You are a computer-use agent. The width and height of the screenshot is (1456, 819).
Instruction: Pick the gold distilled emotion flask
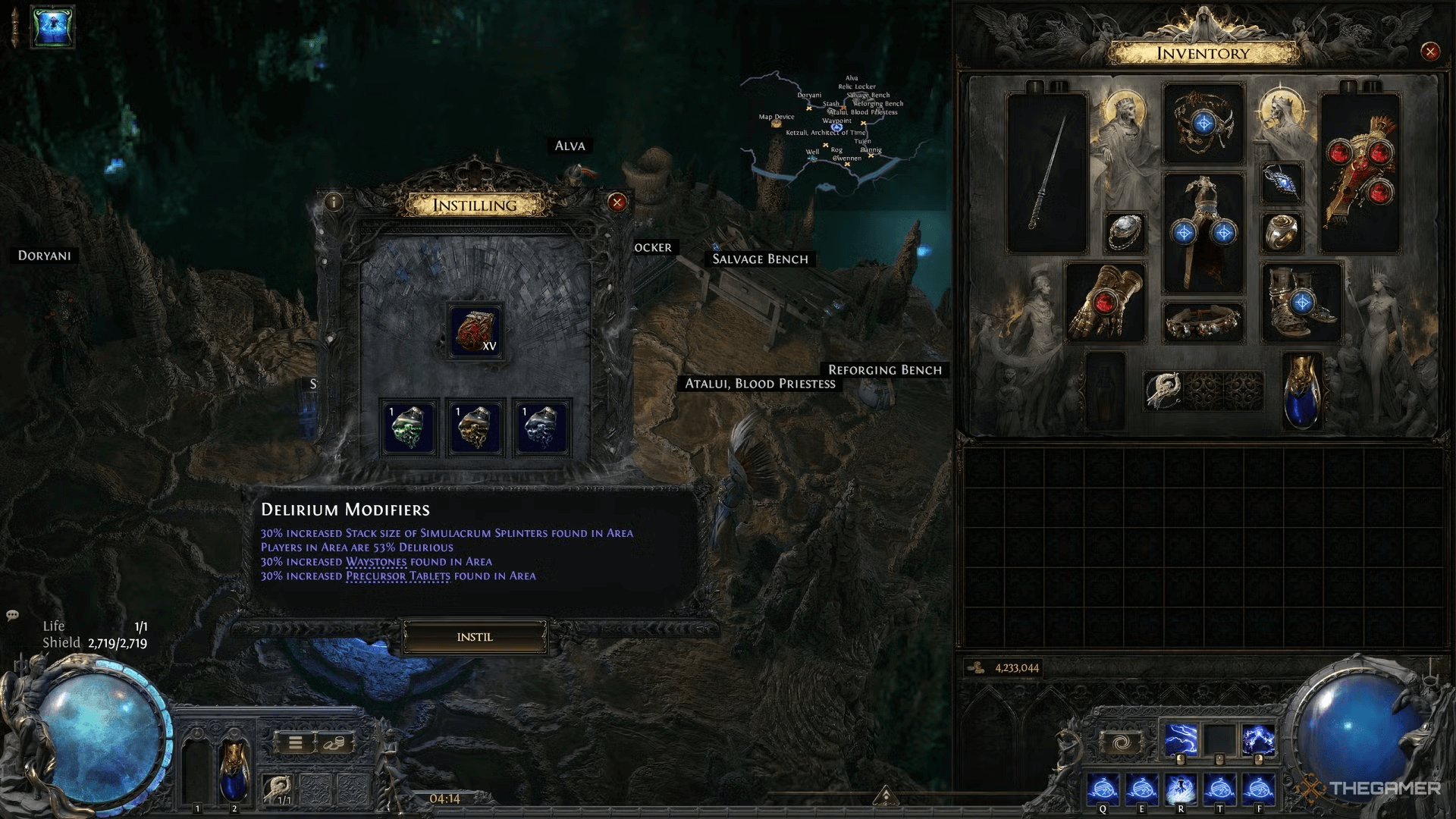click(475, 428)
